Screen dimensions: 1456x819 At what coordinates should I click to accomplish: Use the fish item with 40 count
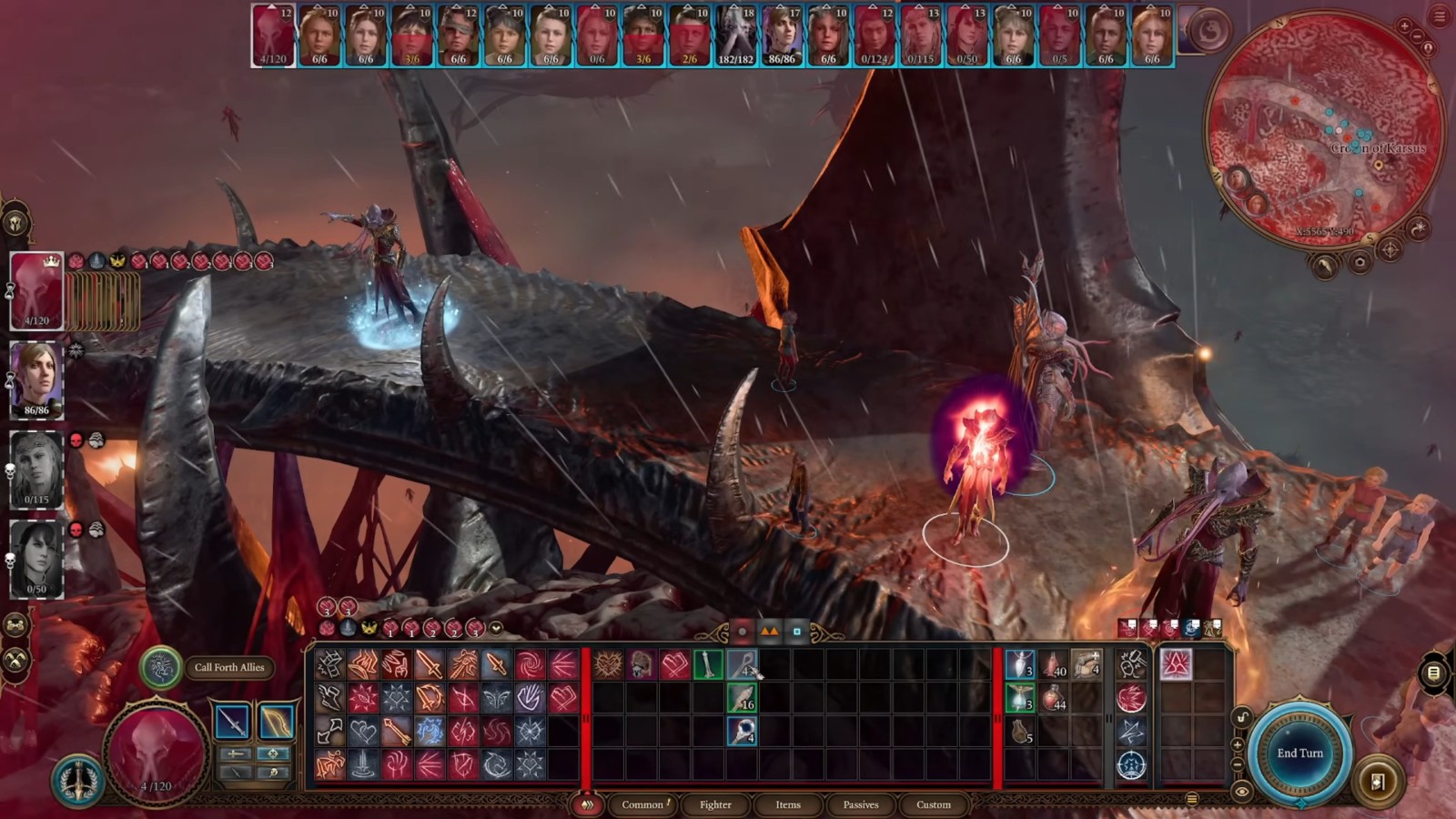point(1054,665)
